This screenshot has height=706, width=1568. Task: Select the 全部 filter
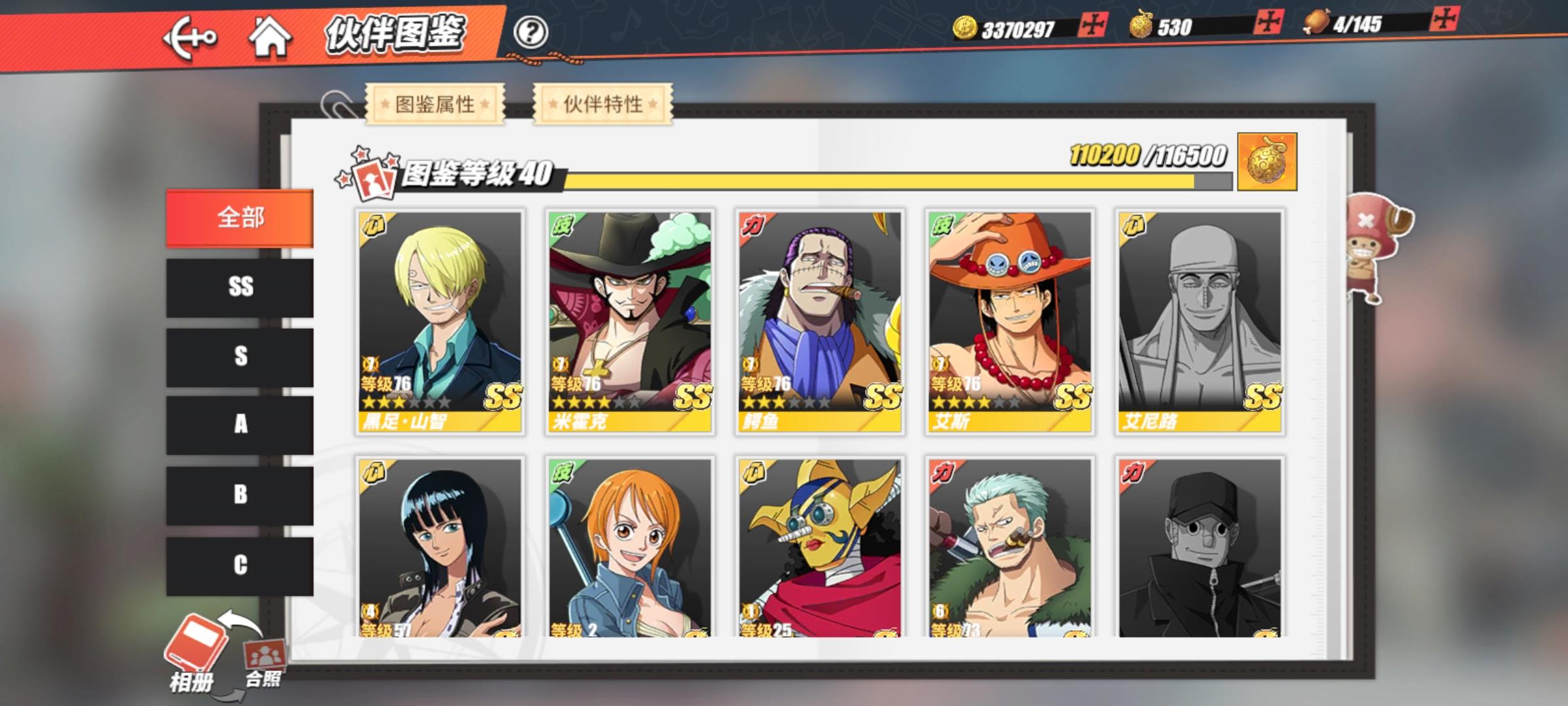pyautogui.click(x=240, y=218)
